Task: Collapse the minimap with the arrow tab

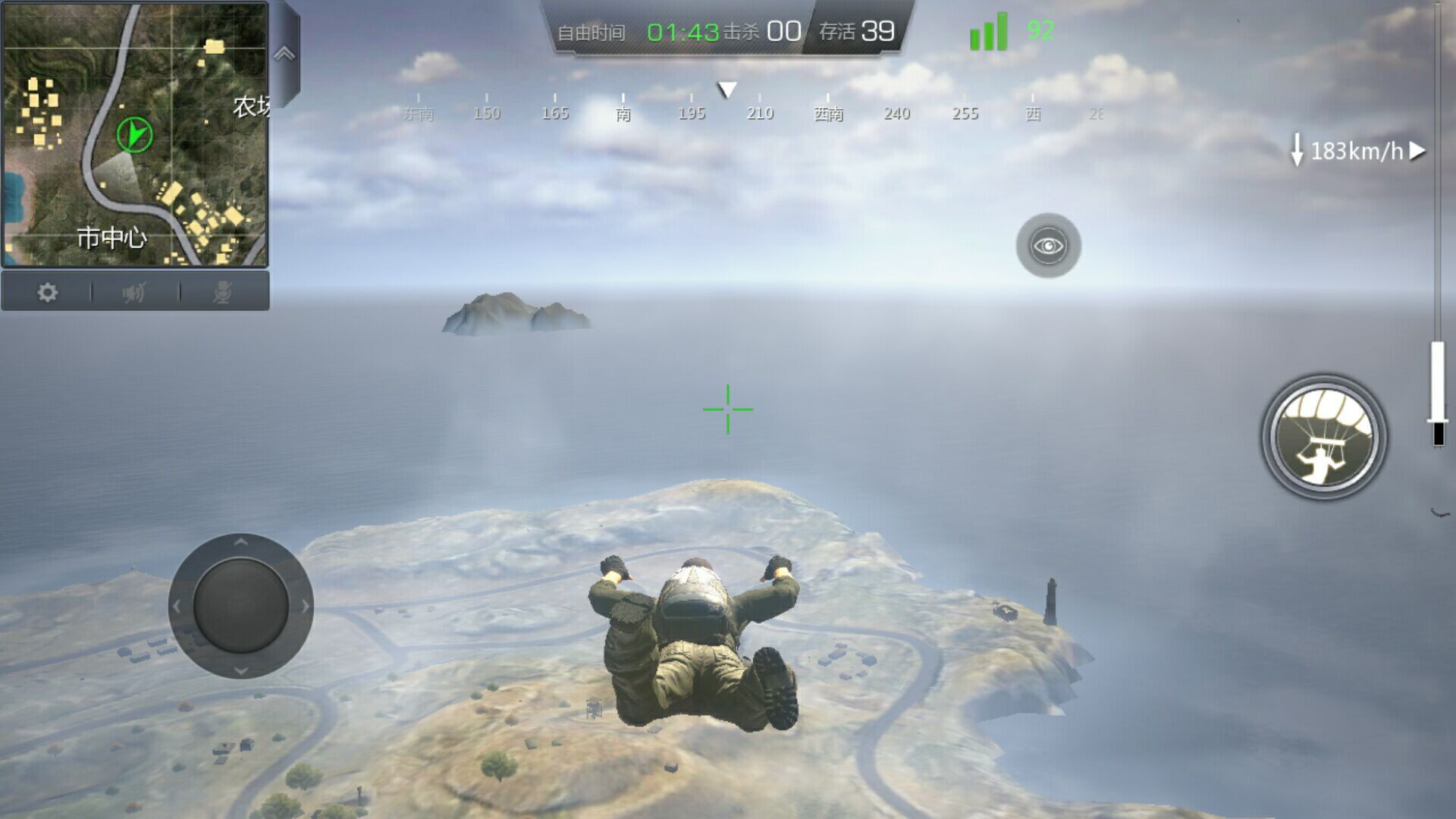Action: coord(284,54)
